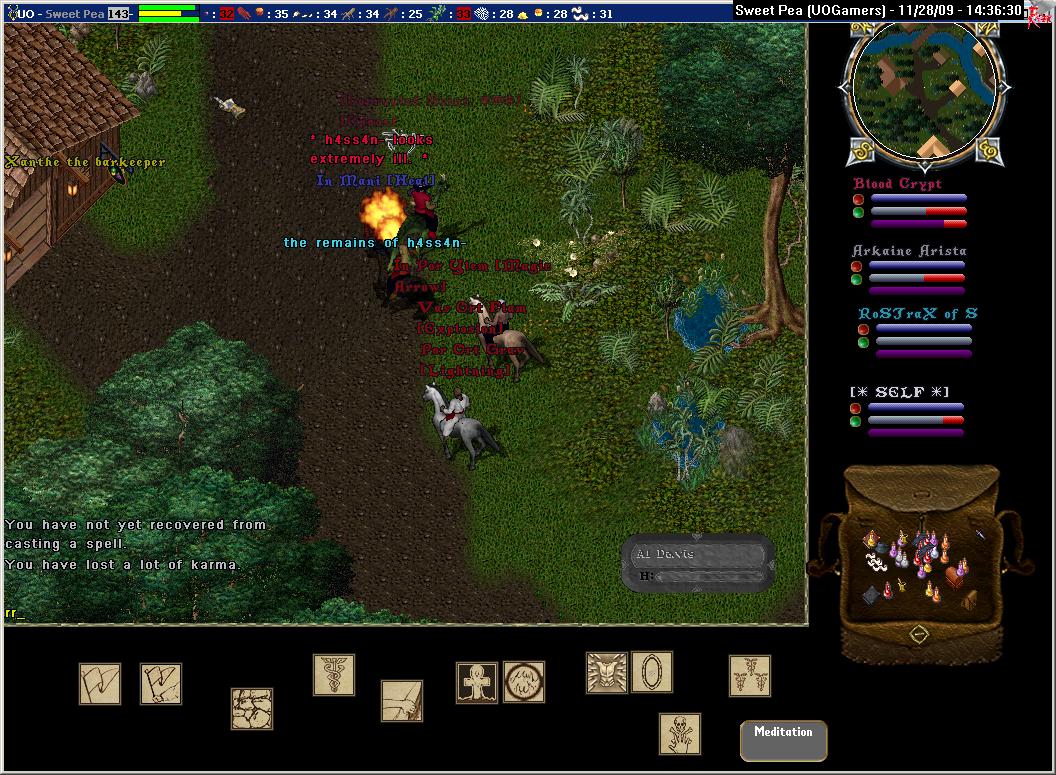Activate the cracked stone wall spell icon

pyautogui.click(x=252, y=708)
